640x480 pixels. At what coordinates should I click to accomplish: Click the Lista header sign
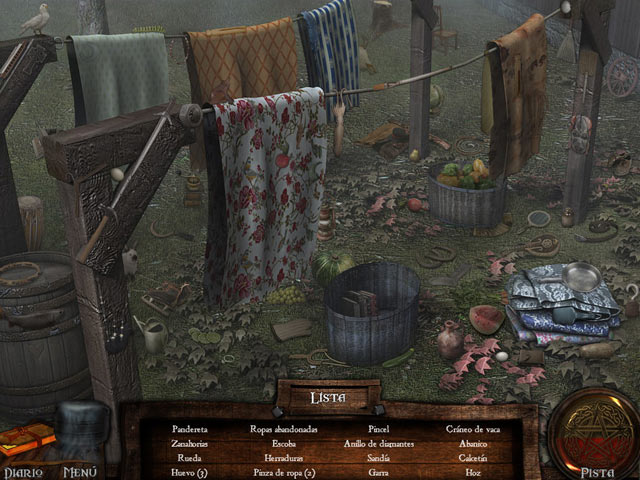(x=327, y=397)
